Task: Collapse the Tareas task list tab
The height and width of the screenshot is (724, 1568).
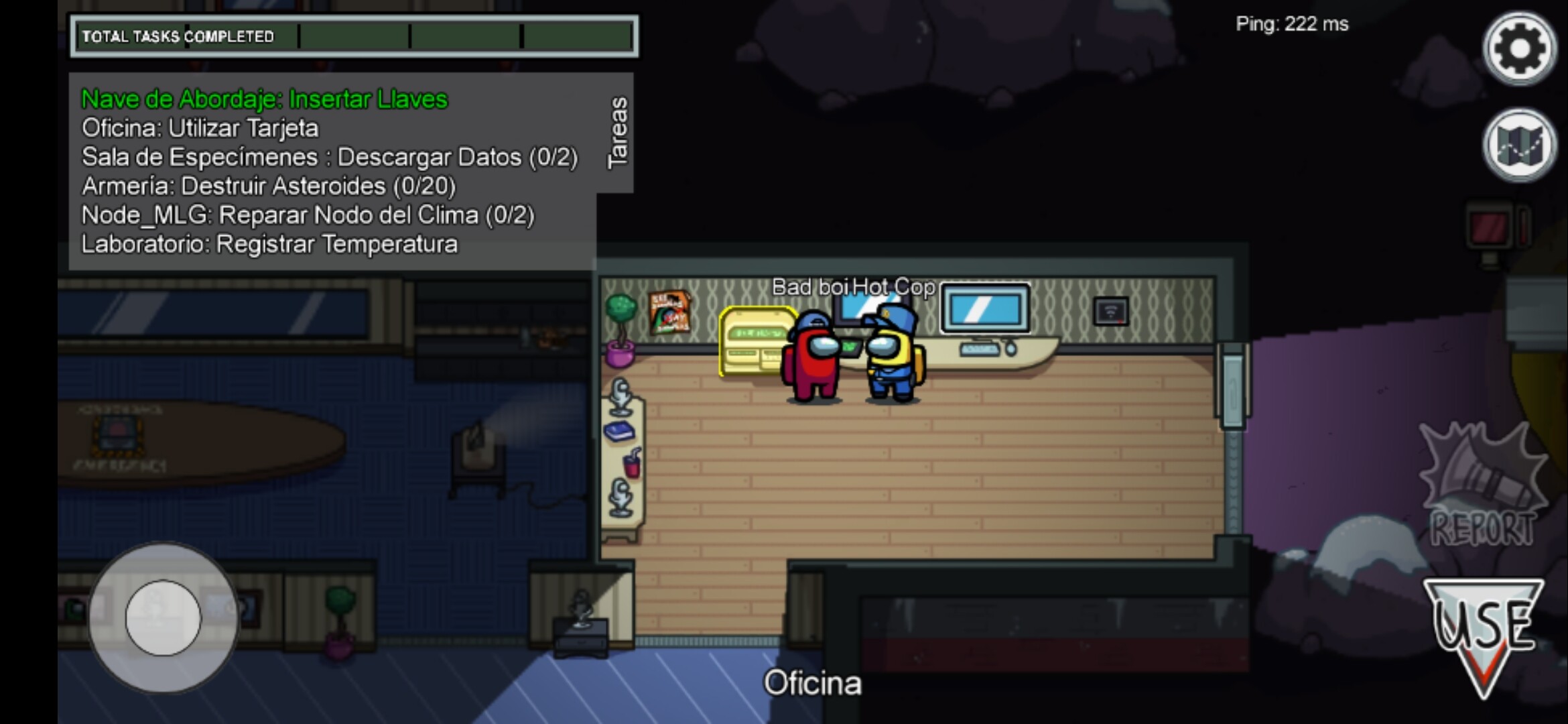Action: coord(617,133)
